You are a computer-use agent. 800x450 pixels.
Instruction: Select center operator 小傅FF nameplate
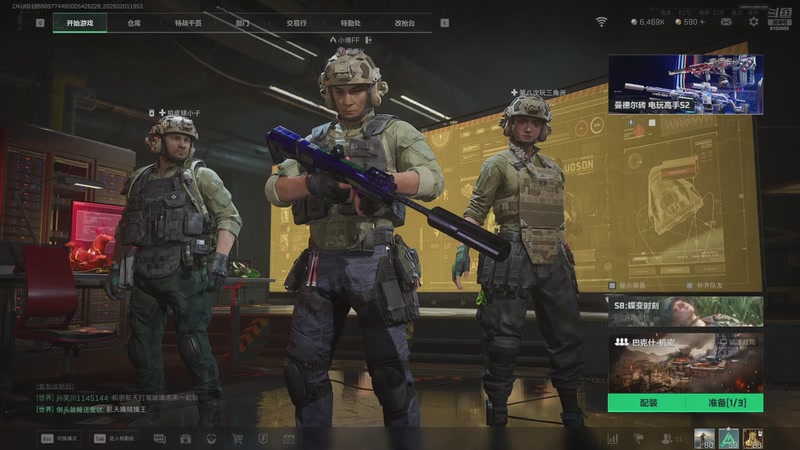[x=349, y=40]
